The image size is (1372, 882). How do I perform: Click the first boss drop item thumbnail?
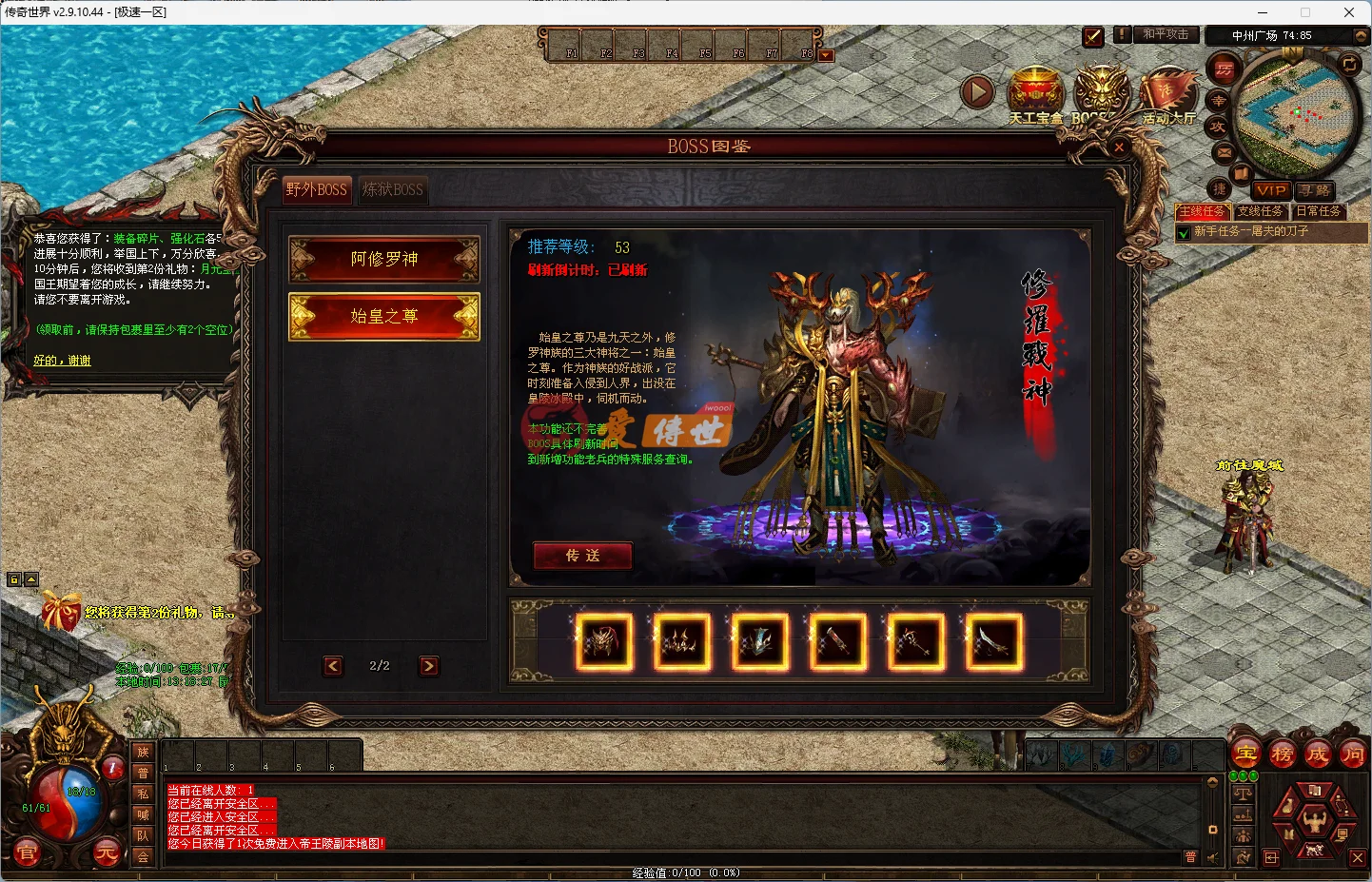pos(602,642)
